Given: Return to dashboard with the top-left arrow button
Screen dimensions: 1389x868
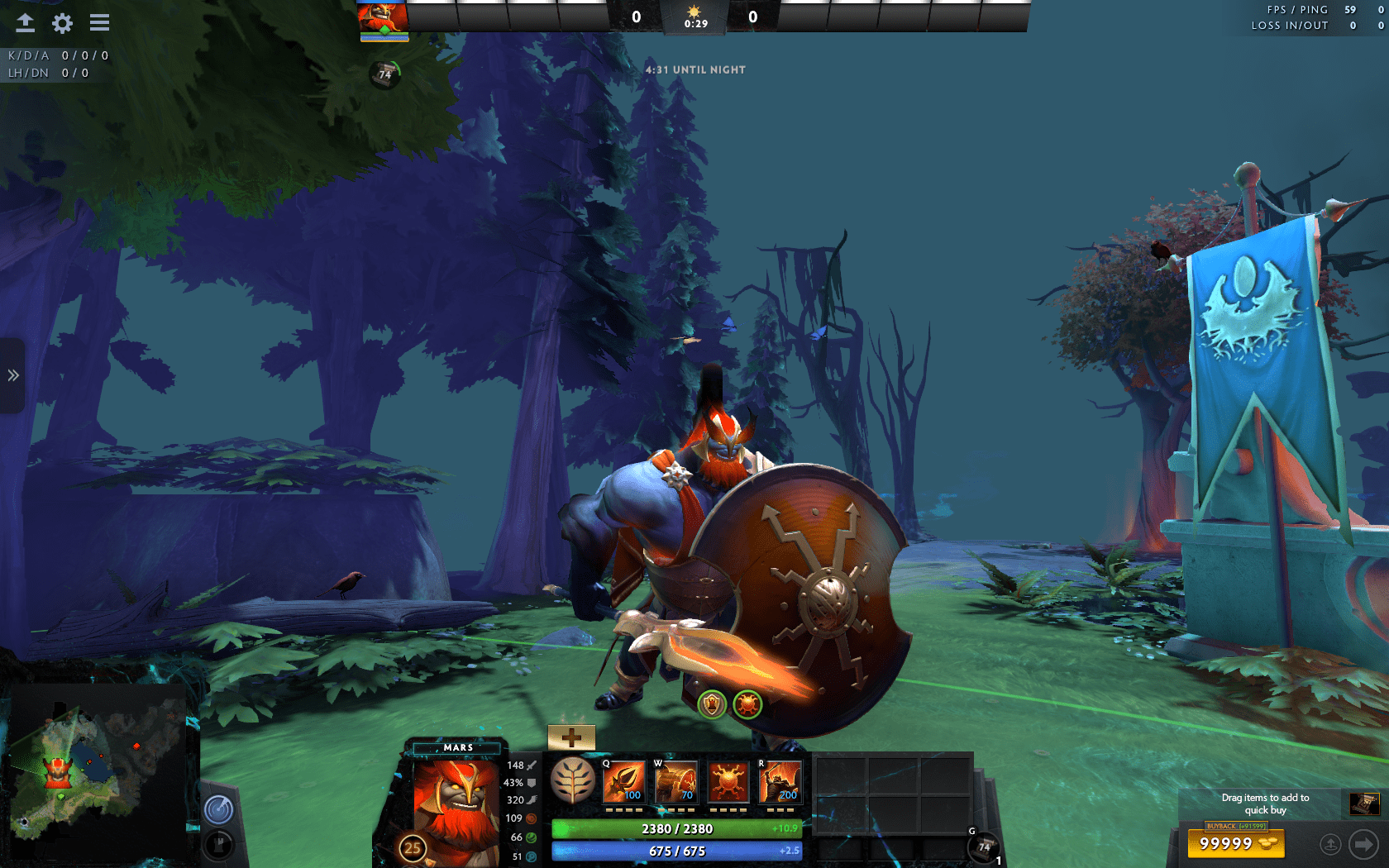Looking at the screenshot, I should click(x=25, y=23).
